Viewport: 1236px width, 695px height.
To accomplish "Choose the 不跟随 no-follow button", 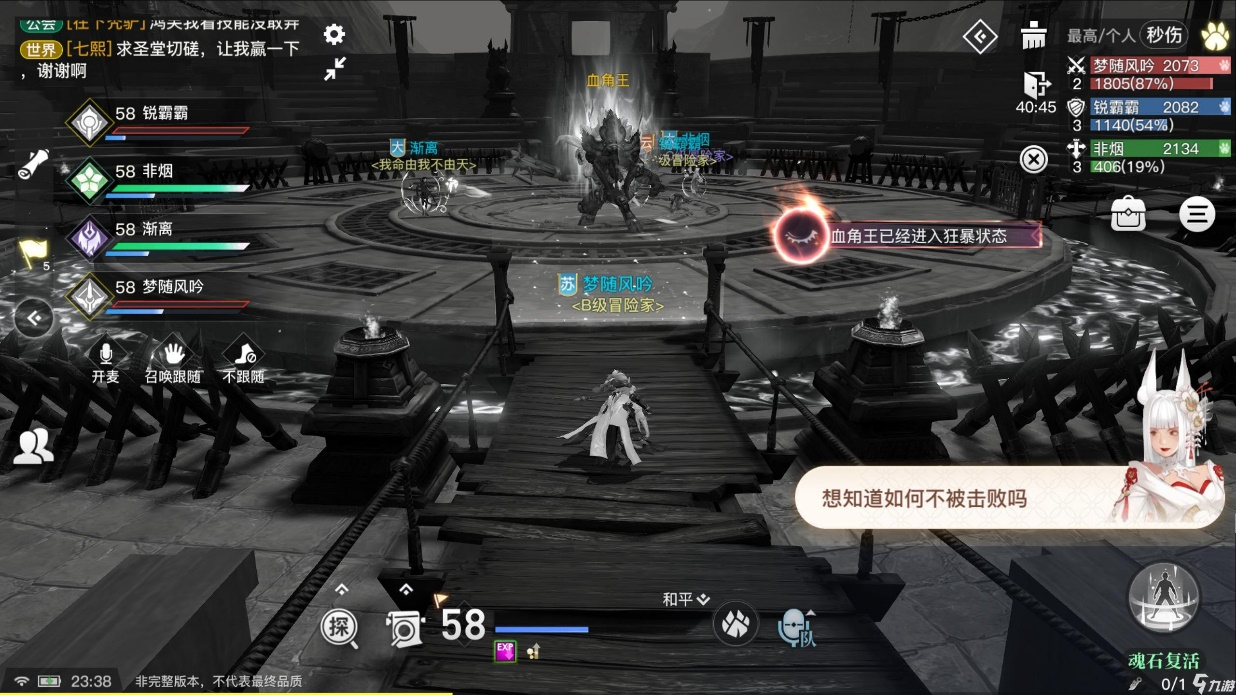I will pyautogui.click(x=243, y=360).
